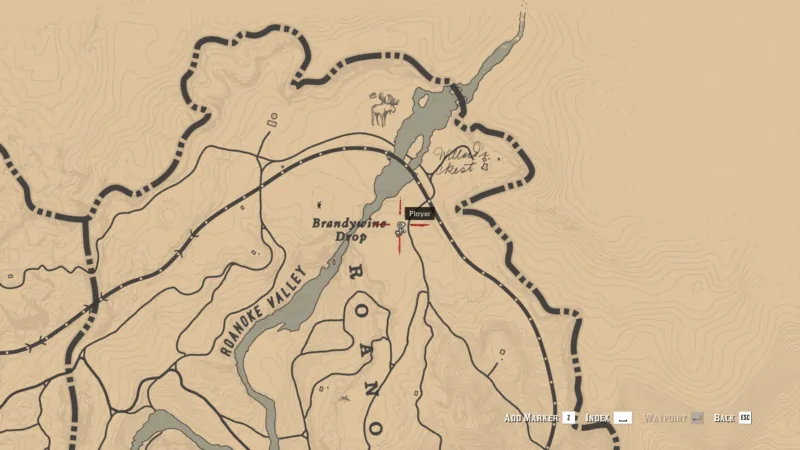Go Back from the map screen
This screenshot has width=800, height=450.
(x=732, y=417)
